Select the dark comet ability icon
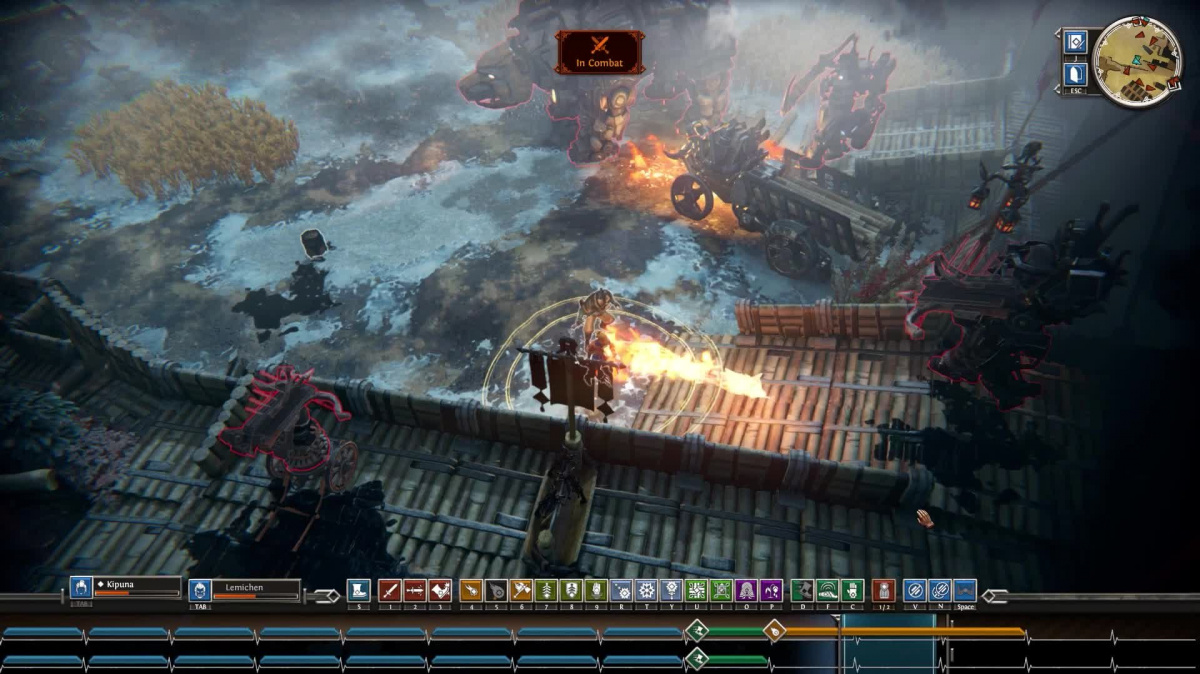Viewport: 1200px width, 674px height. click(x=496, y=590)
